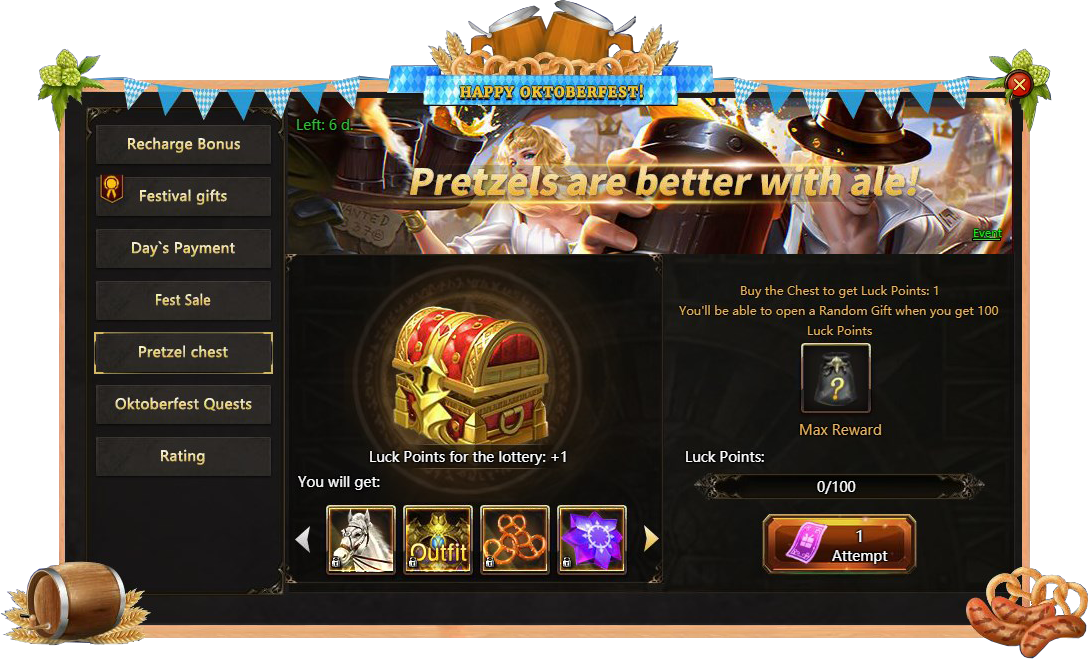Show the Oktoberfest Quests tab
1090x659 pixels.
(183, 404)
